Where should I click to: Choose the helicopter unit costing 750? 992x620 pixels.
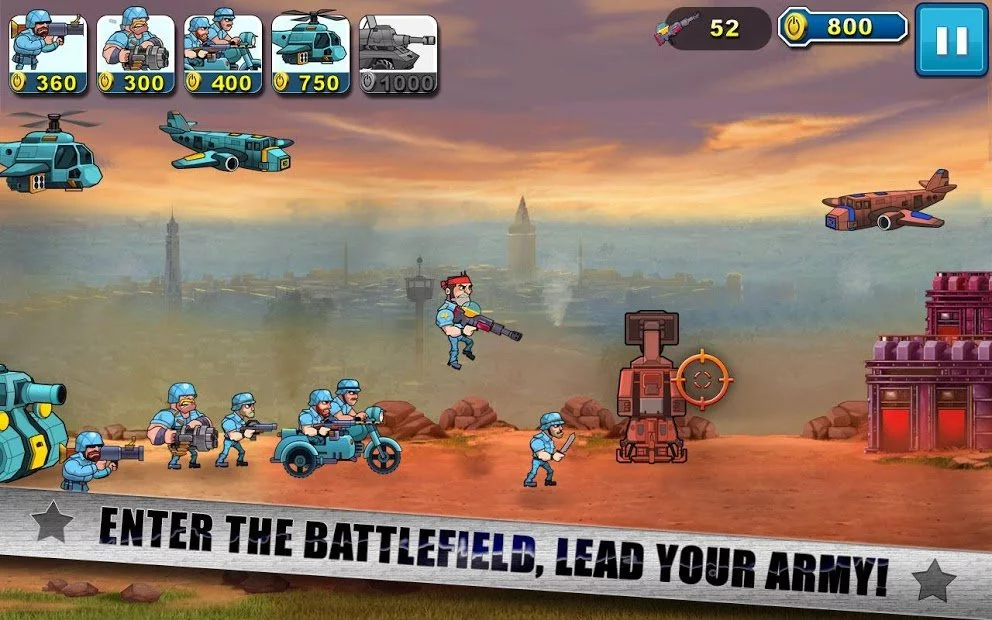click(311, 55)
